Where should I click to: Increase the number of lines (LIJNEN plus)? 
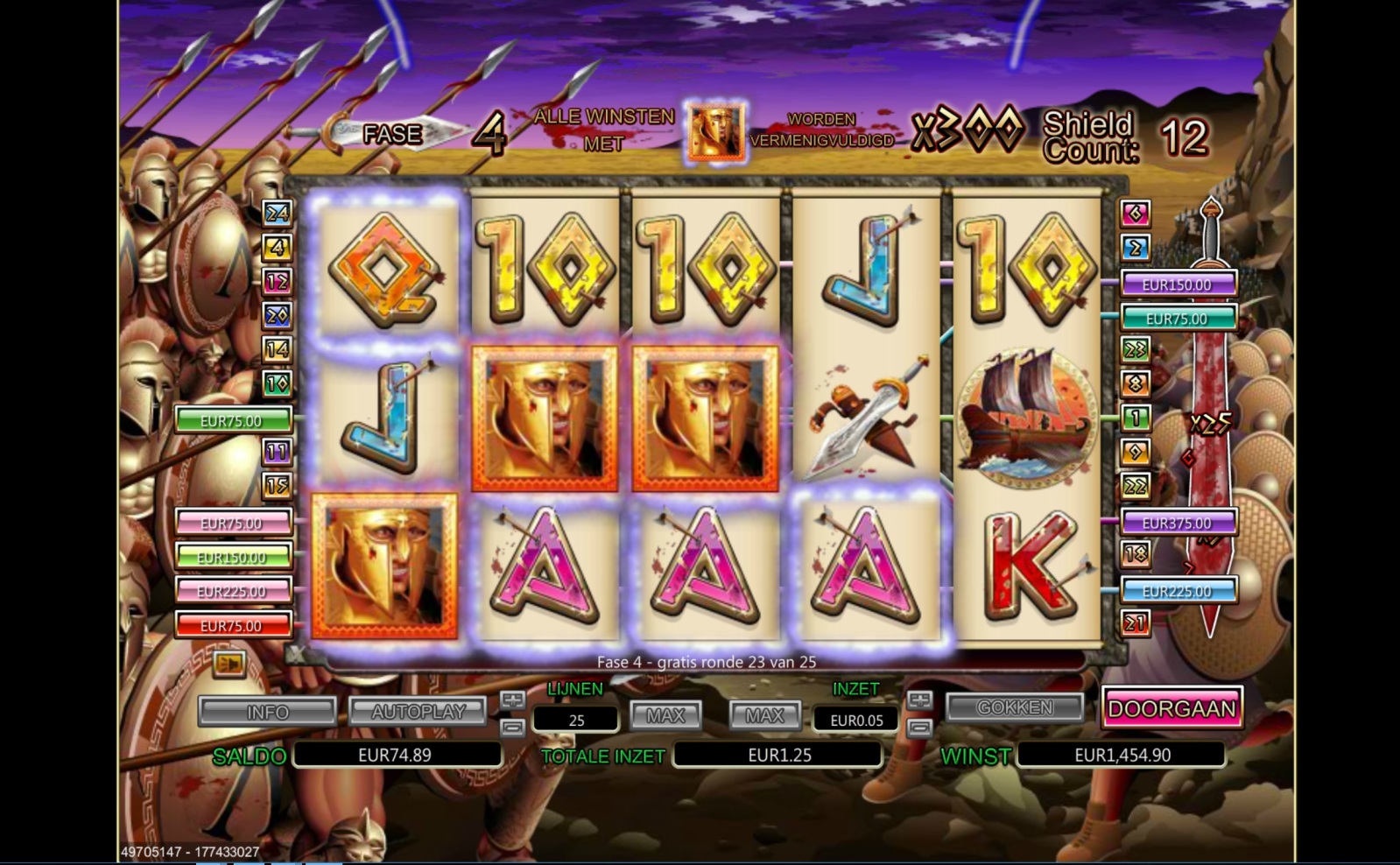pyautogui.click(x=512, y=700)
